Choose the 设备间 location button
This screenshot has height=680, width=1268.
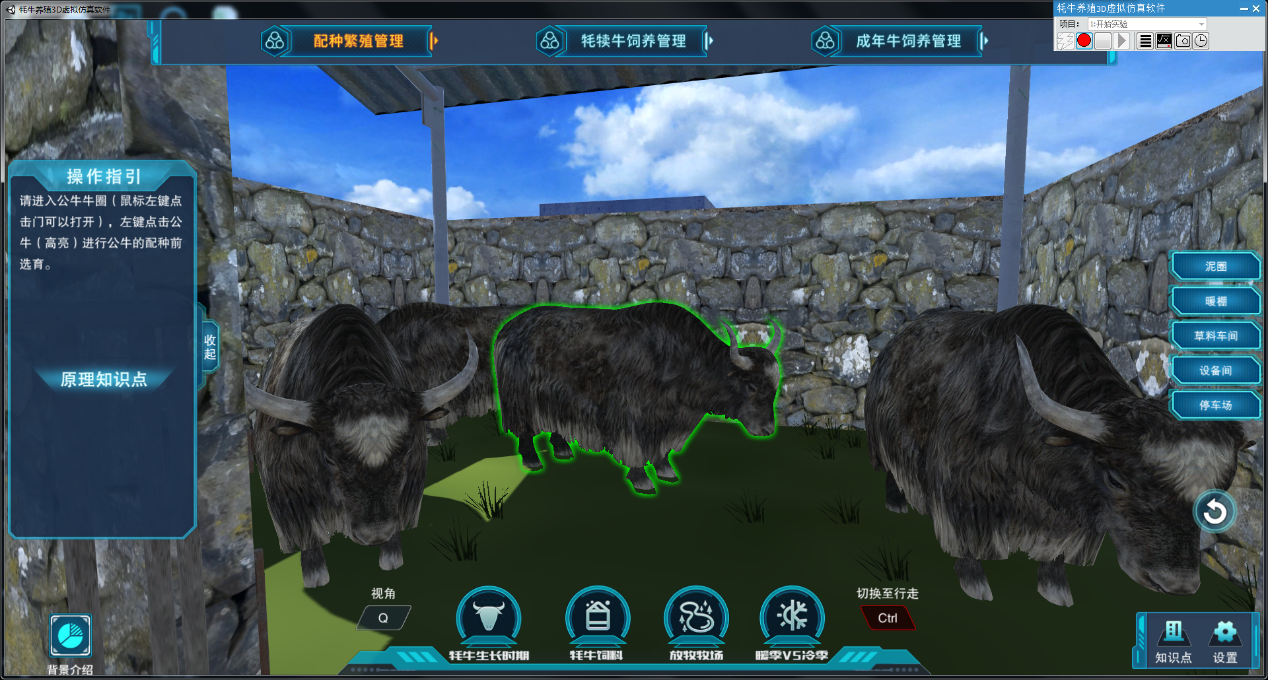[1215, 370]
